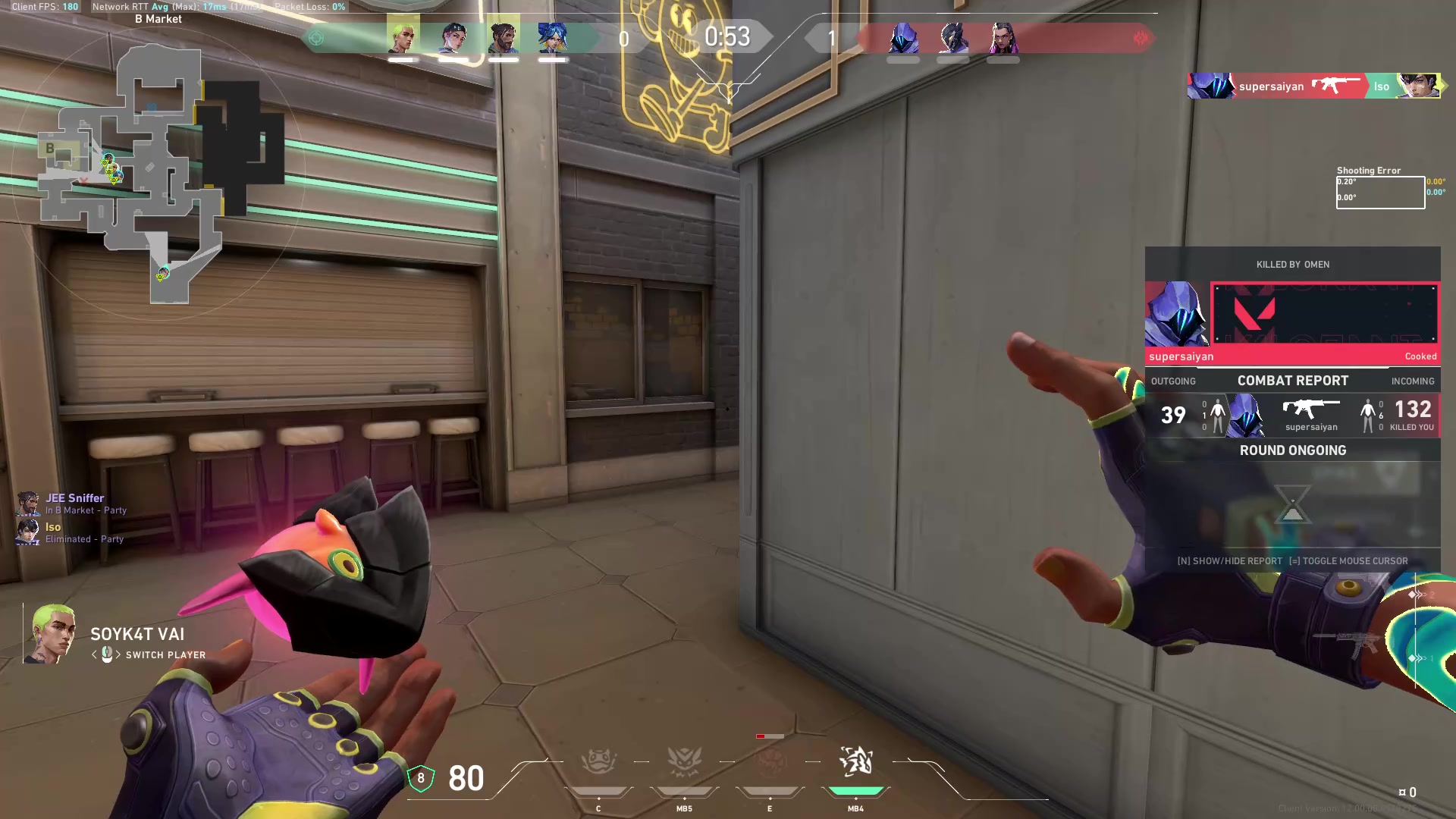Click supersaiyan's name in the kill banner
Image resolution: width=1456 pixels, height=819 pixels.
tap(1271, 86)
